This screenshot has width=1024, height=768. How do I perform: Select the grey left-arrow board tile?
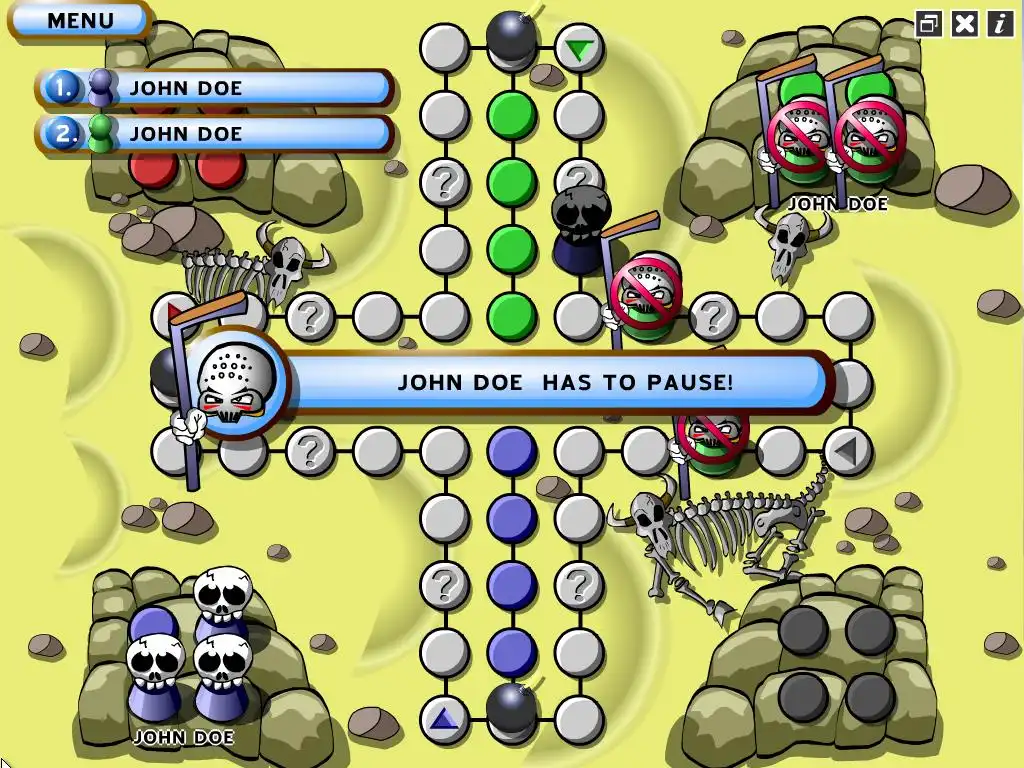pos(847,450)
